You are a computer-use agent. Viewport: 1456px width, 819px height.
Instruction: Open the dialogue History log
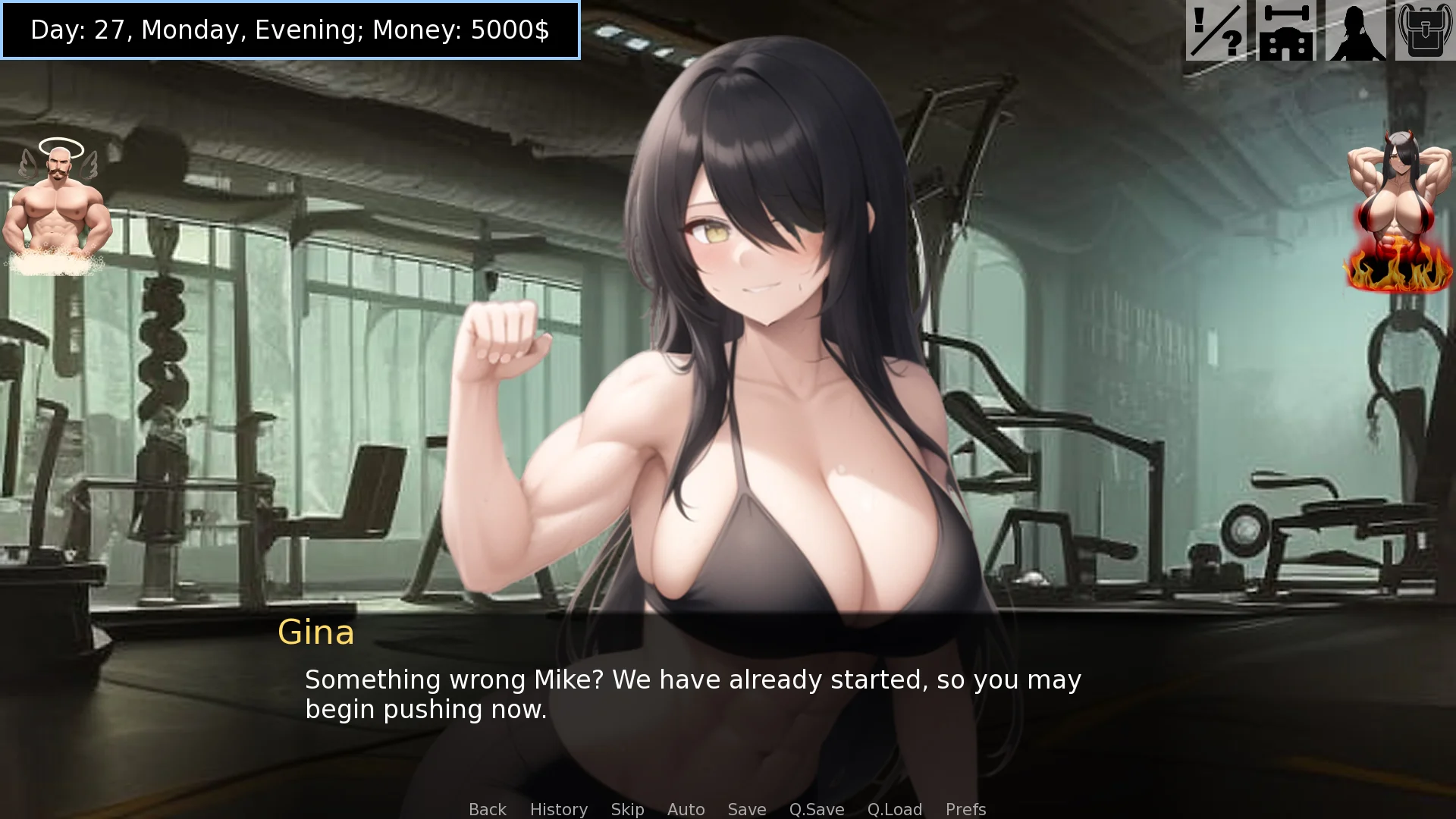558,809
